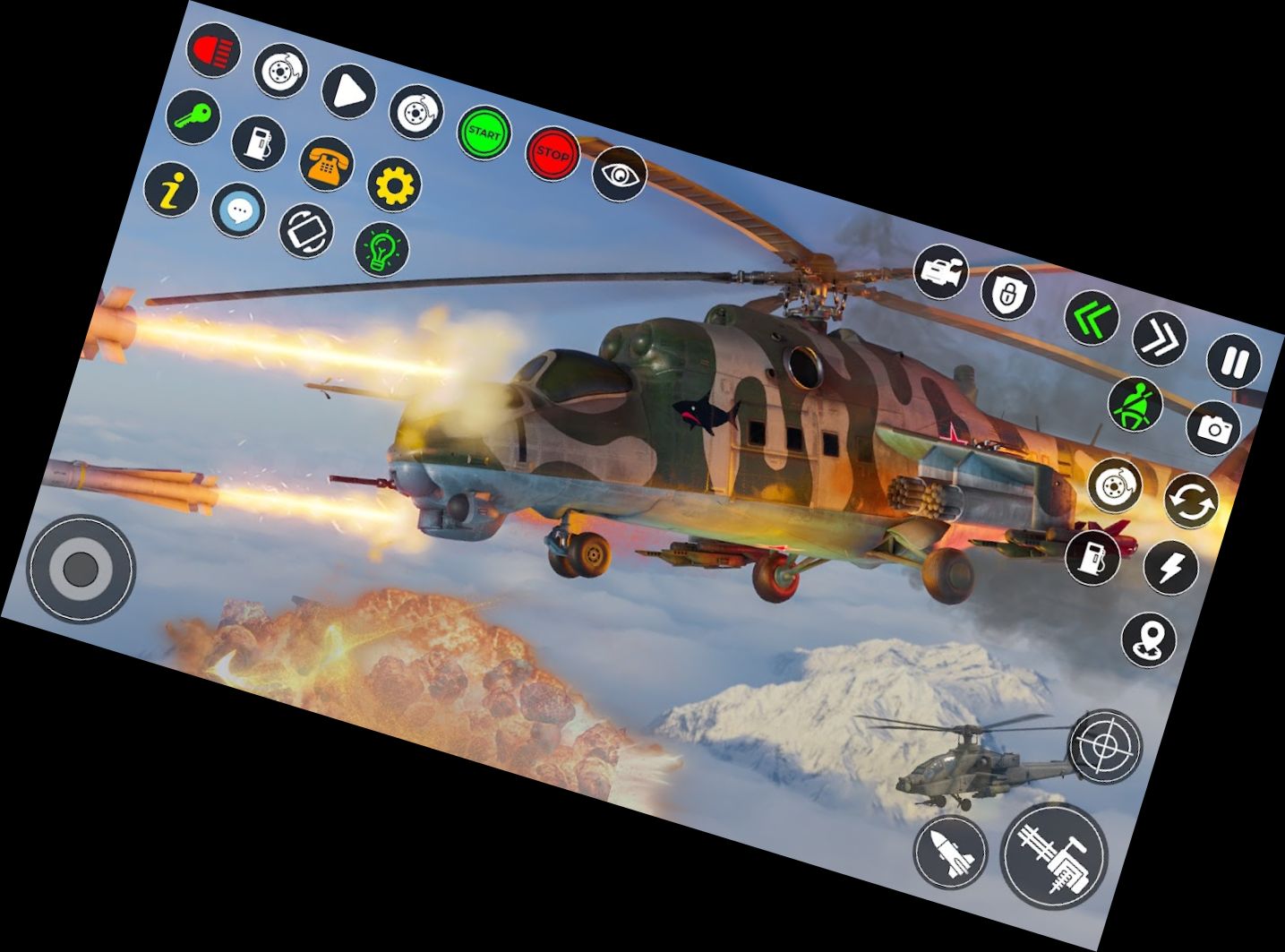This screenshot has height=952, width=1285.
Task: Touch the movement joystick pad
Action: [x=82, y=570]
